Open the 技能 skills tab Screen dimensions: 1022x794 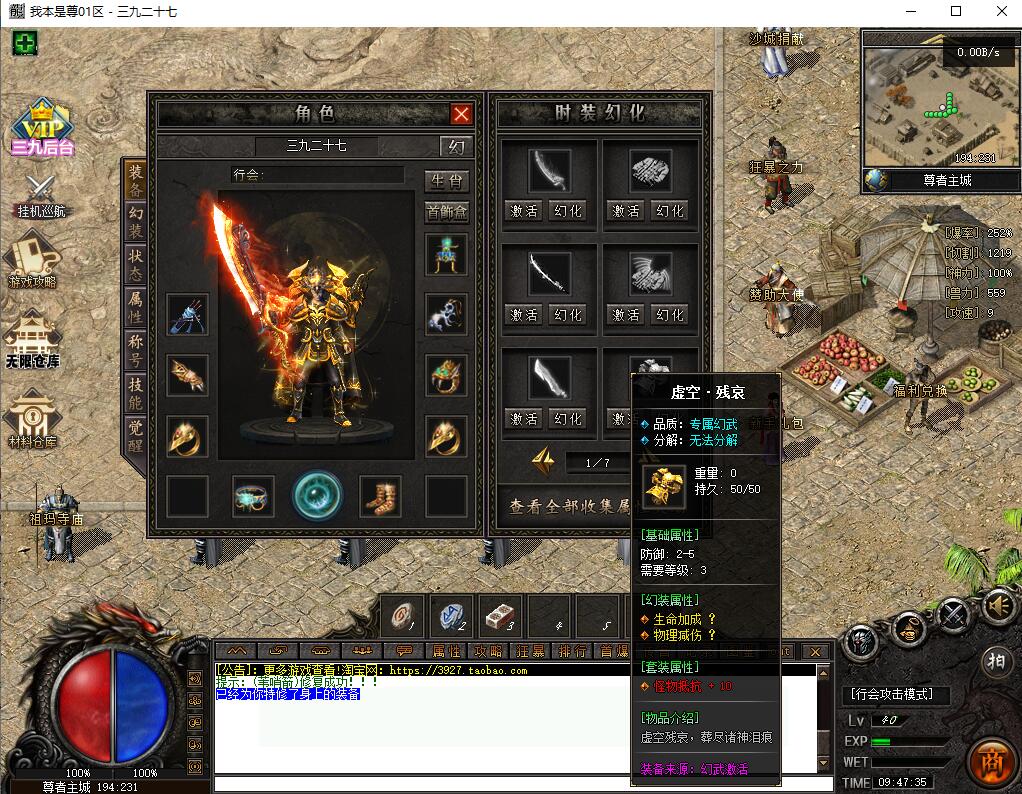[135, 393]
